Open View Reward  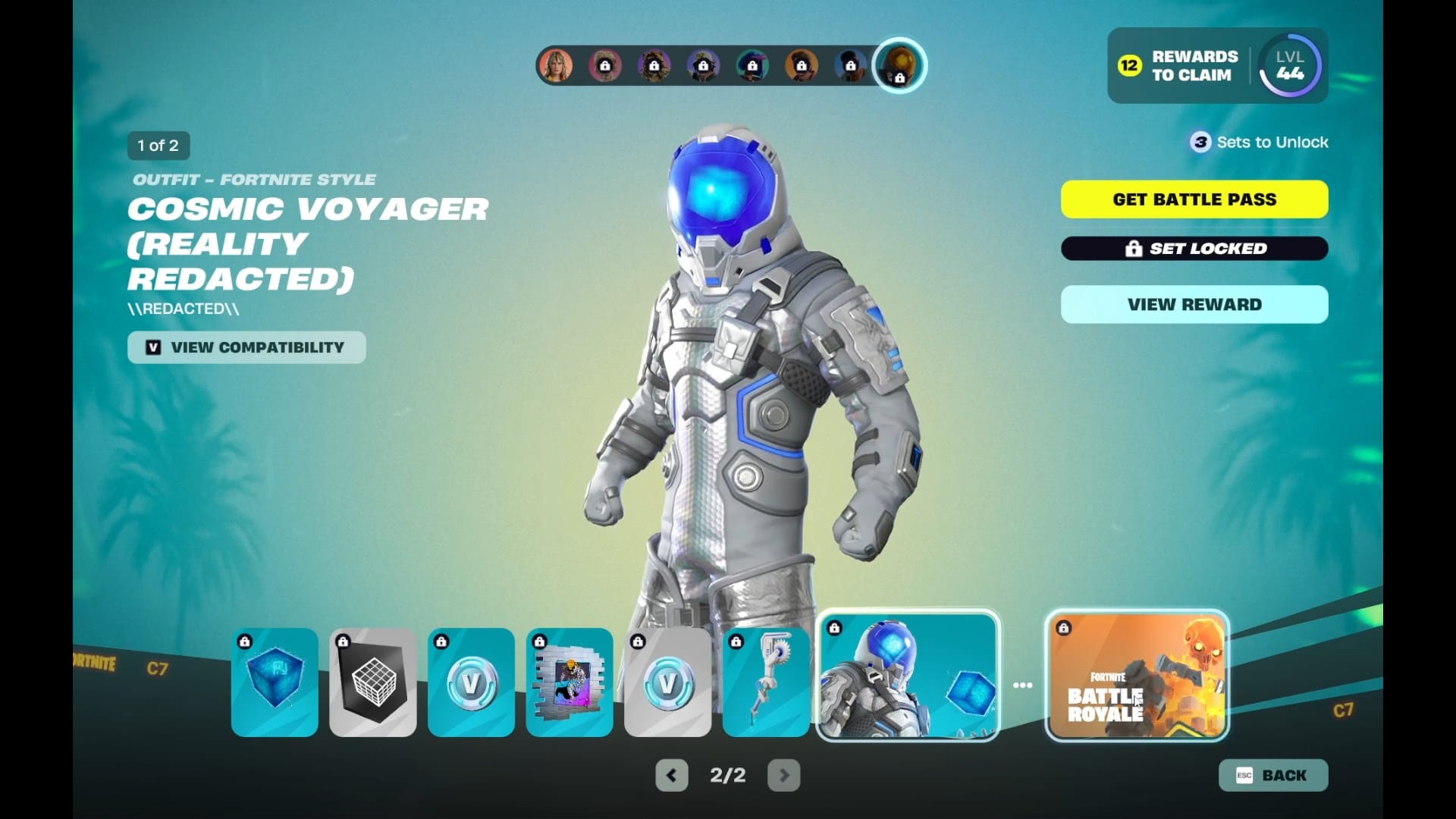[1194, 305]
